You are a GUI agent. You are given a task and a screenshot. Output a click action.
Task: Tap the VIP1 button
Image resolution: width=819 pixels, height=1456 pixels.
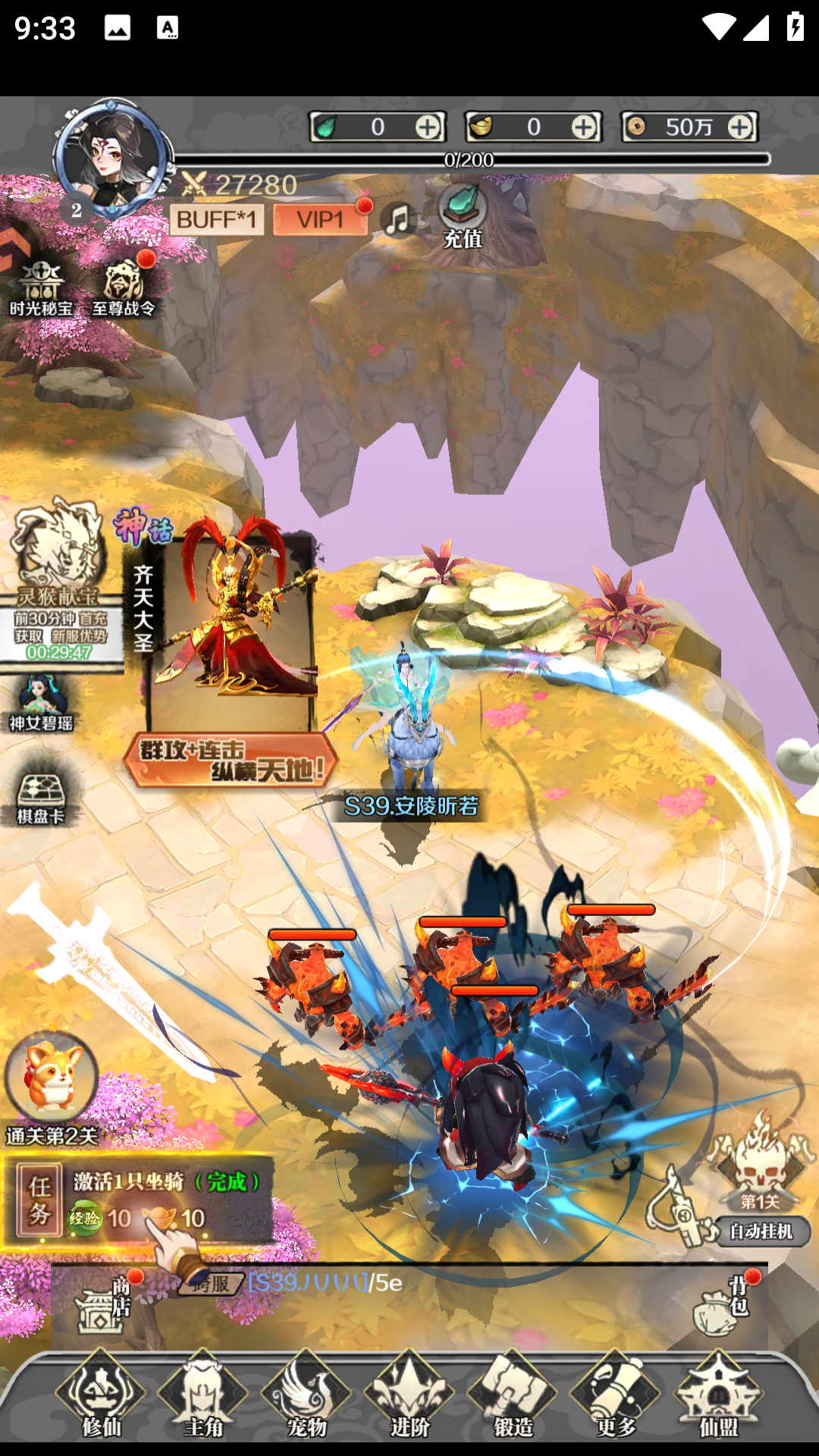(x=320, y=220)
